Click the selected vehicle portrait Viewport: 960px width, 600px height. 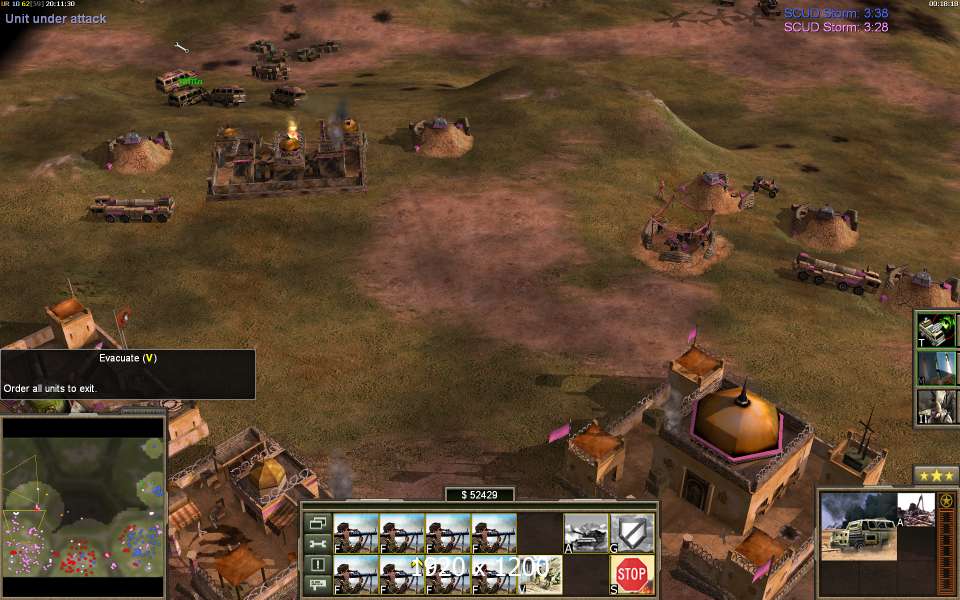pyautogui.click(x=858, y=526)
